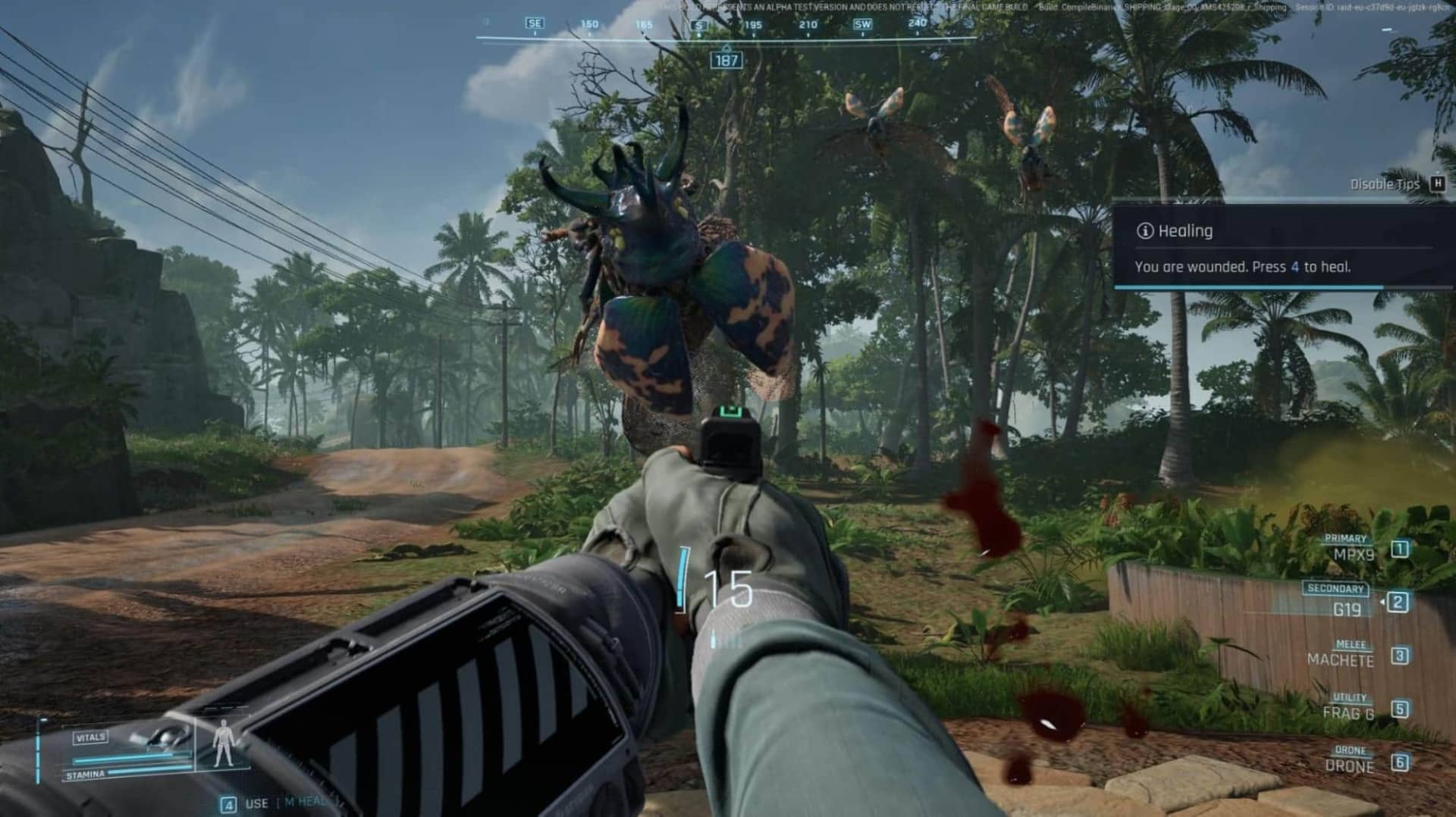Screen dimensions: 1456x817
Task: Click the '1' hotkey icon beside MPX9
Action: 1399,550
